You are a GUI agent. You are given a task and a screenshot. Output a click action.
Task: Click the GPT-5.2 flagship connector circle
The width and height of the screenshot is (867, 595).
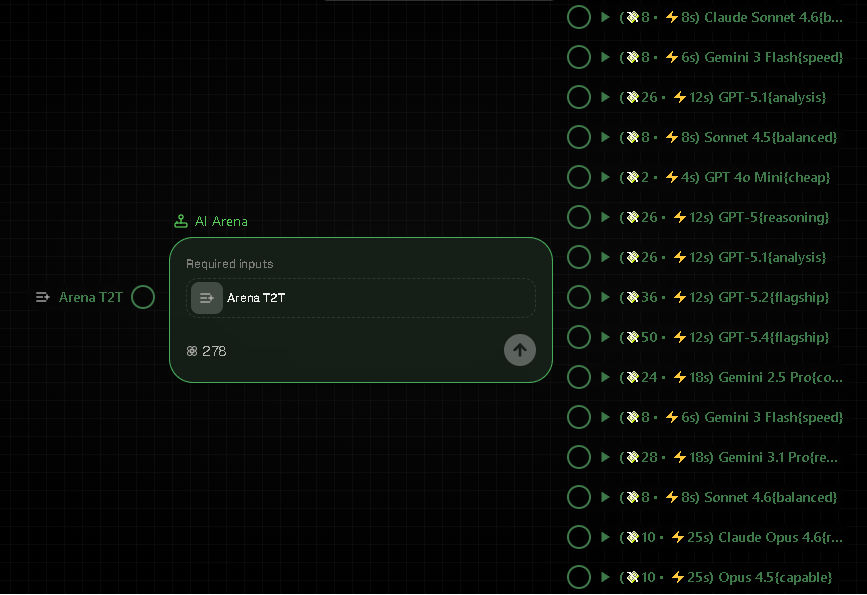click(579, 297)
